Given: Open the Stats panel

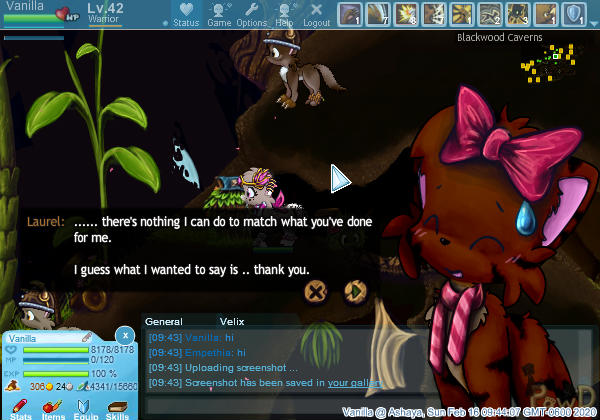Looking at the screenshot, I should [21, 407].
